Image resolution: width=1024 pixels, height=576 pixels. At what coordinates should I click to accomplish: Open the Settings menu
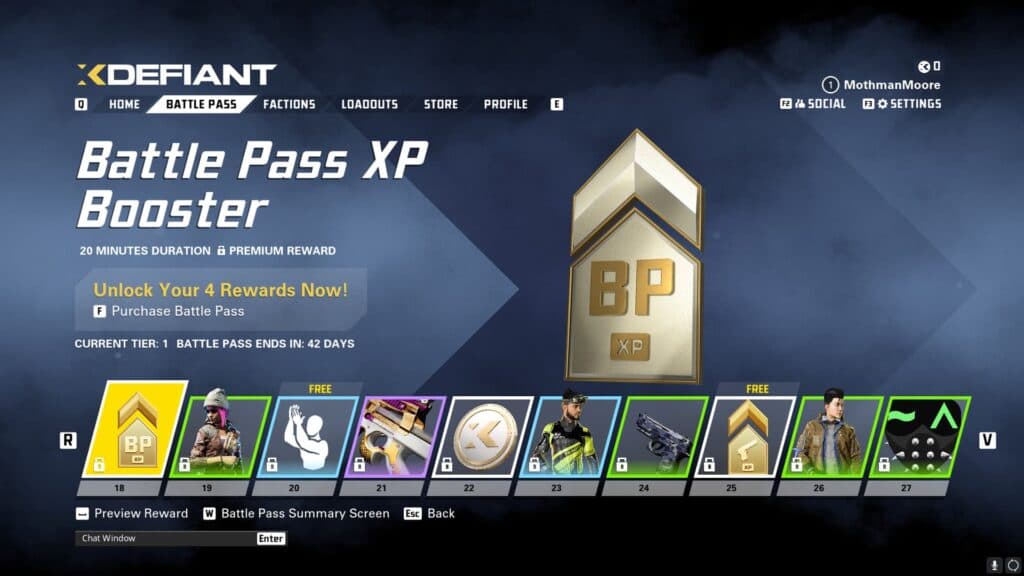(x=908, y=104)
